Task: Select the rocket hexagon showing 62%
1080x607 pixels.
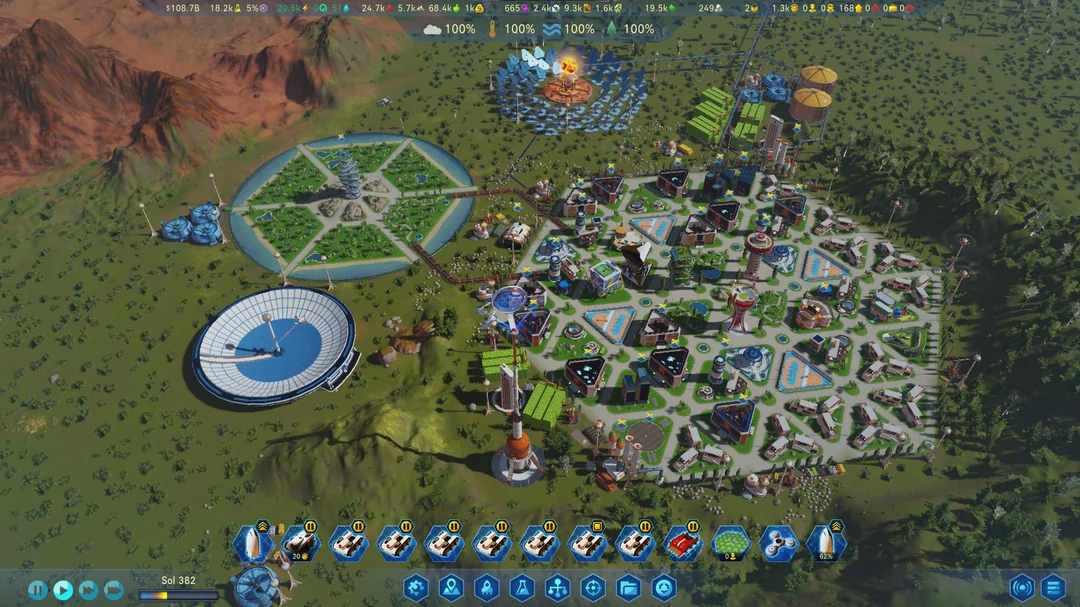Action: click(x=826, y=544)
